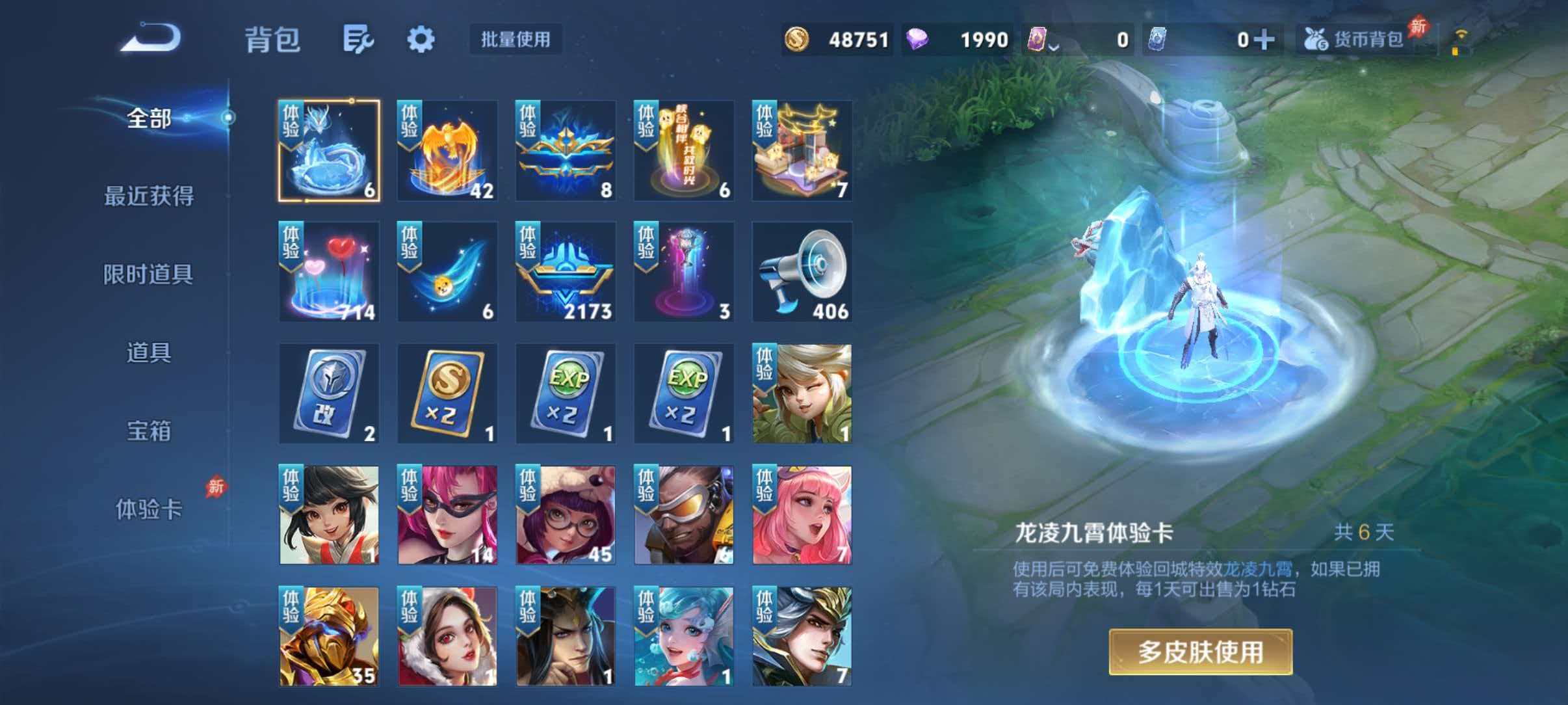Select the EXP ×2 double experience card

tap(566, 393)
